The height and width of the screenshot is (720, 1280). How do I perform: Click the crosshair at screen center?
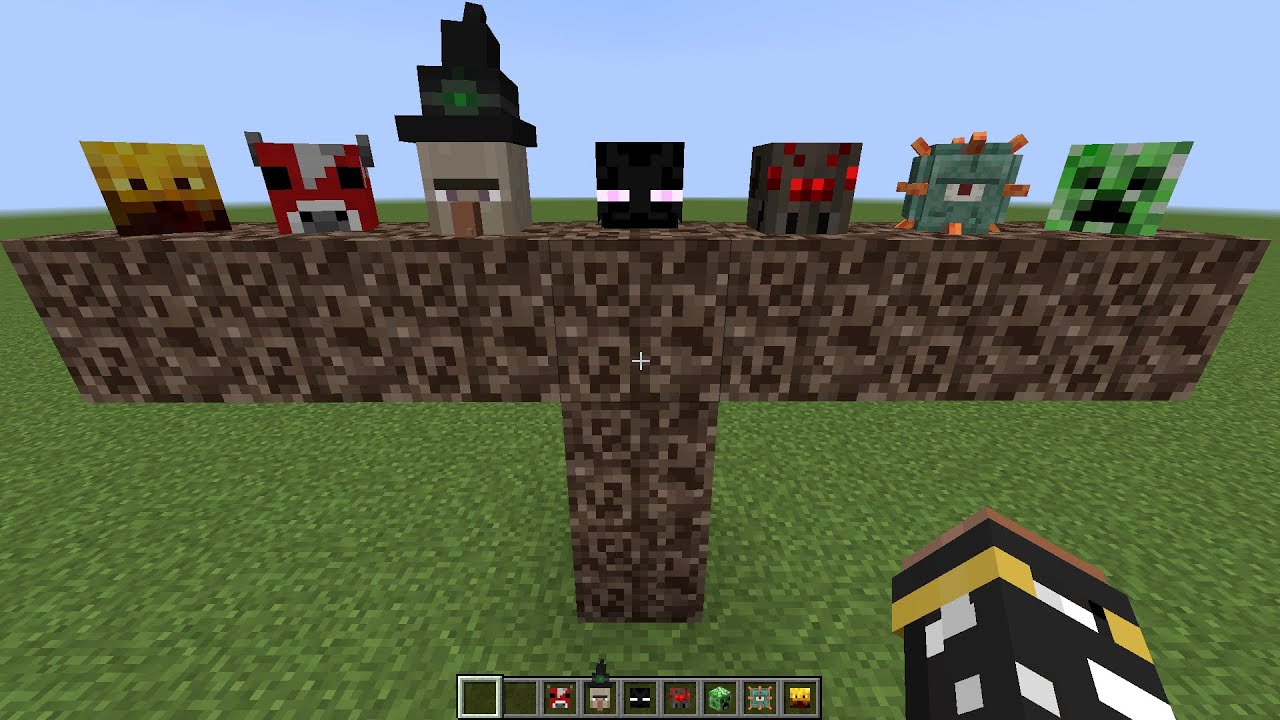640,360
